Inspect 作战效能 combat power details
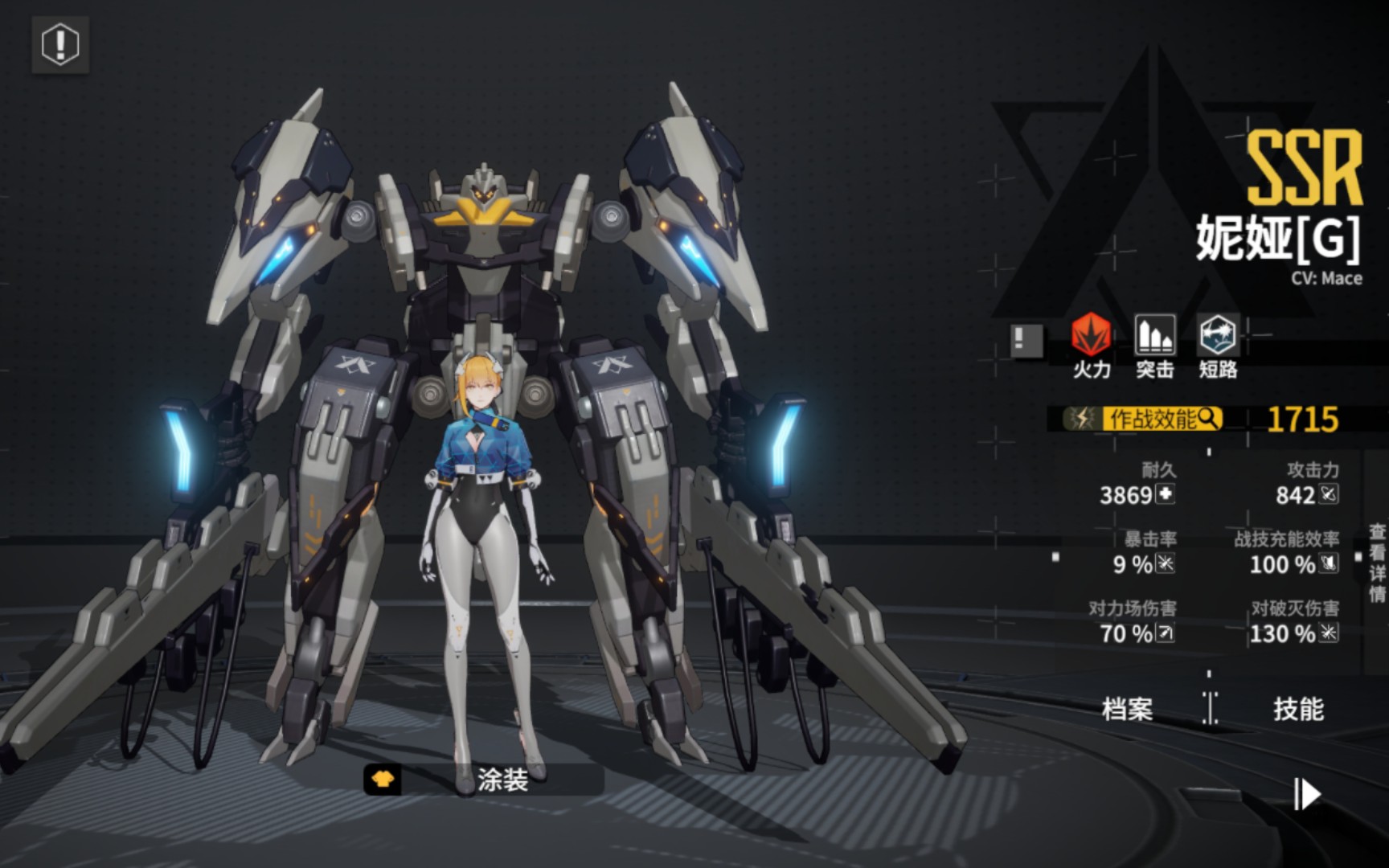The height and width of the screenshot is (868, 1389). tap(1153, 419)
